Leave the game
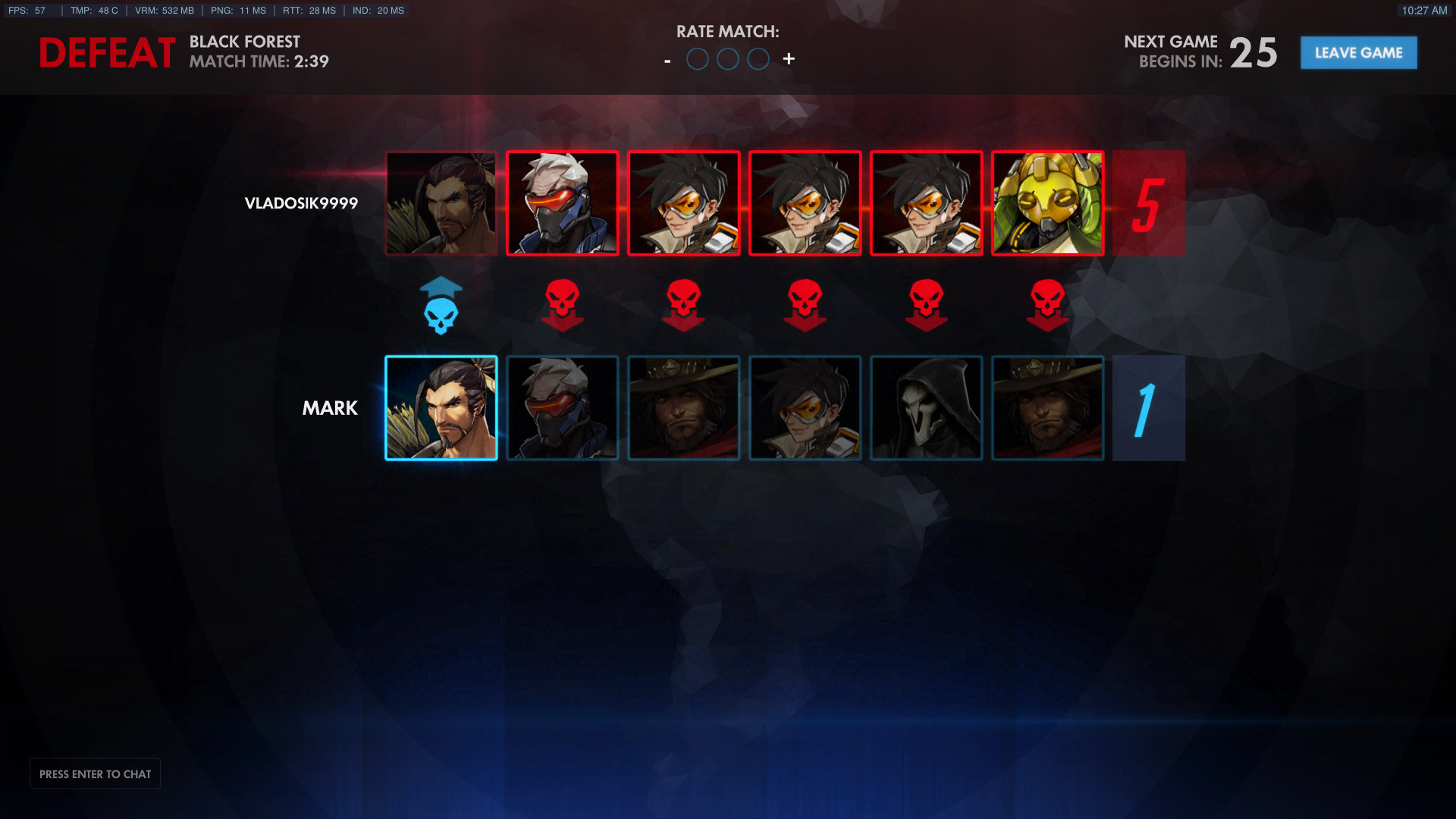This screenshot has height=819, width=1456. click(1358, 53)
